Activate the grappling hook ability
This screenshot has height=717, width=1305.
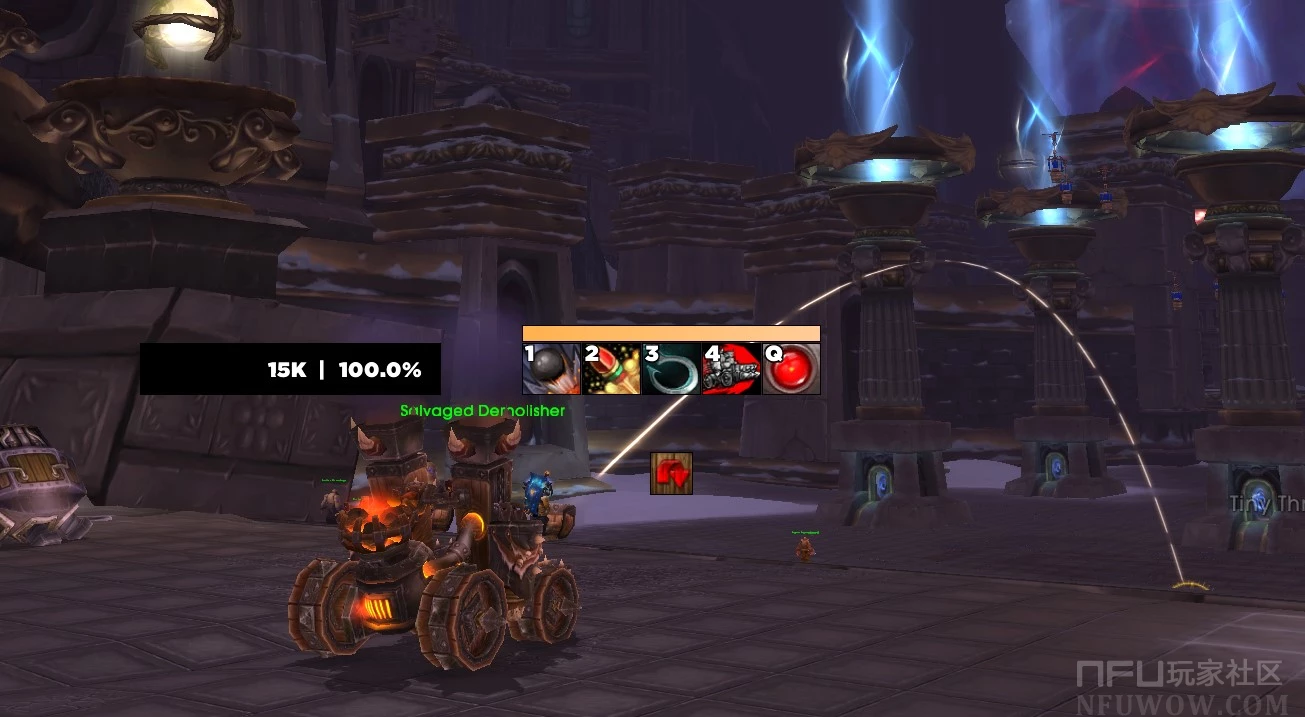pyautogui.click(x=671, y=369)
